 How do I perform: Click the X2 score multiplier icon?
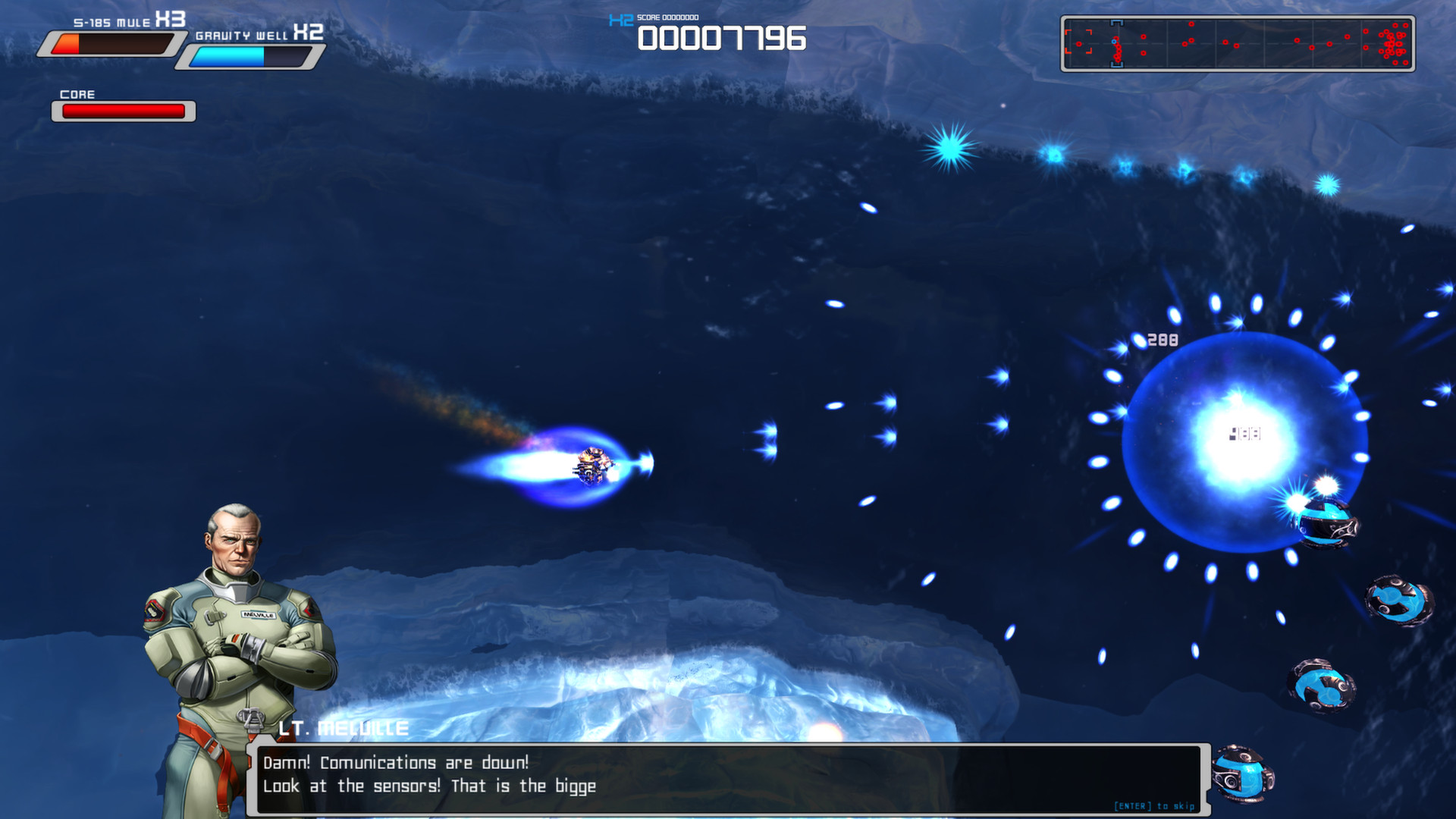620,19
